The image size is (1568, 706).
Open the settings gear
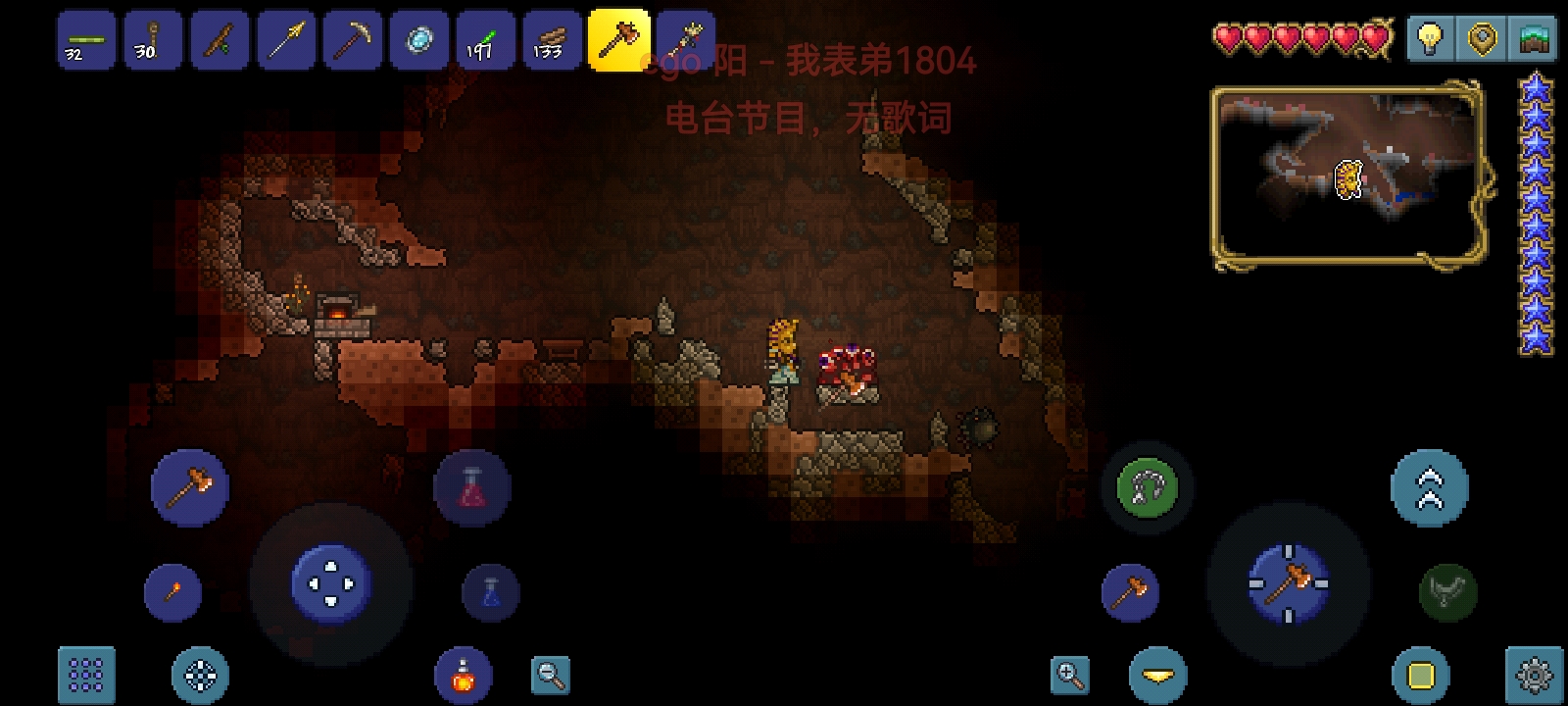1533,675
